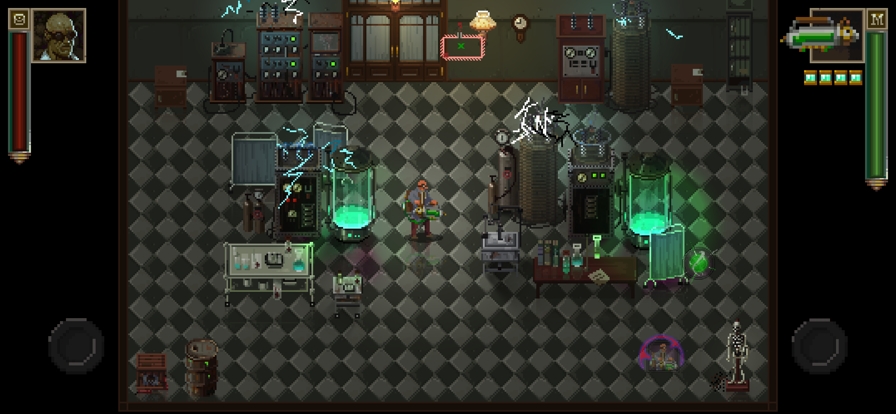Touch the left virtual movement joystick
Viewport: 896px width, 414px height.
point(76,345)
